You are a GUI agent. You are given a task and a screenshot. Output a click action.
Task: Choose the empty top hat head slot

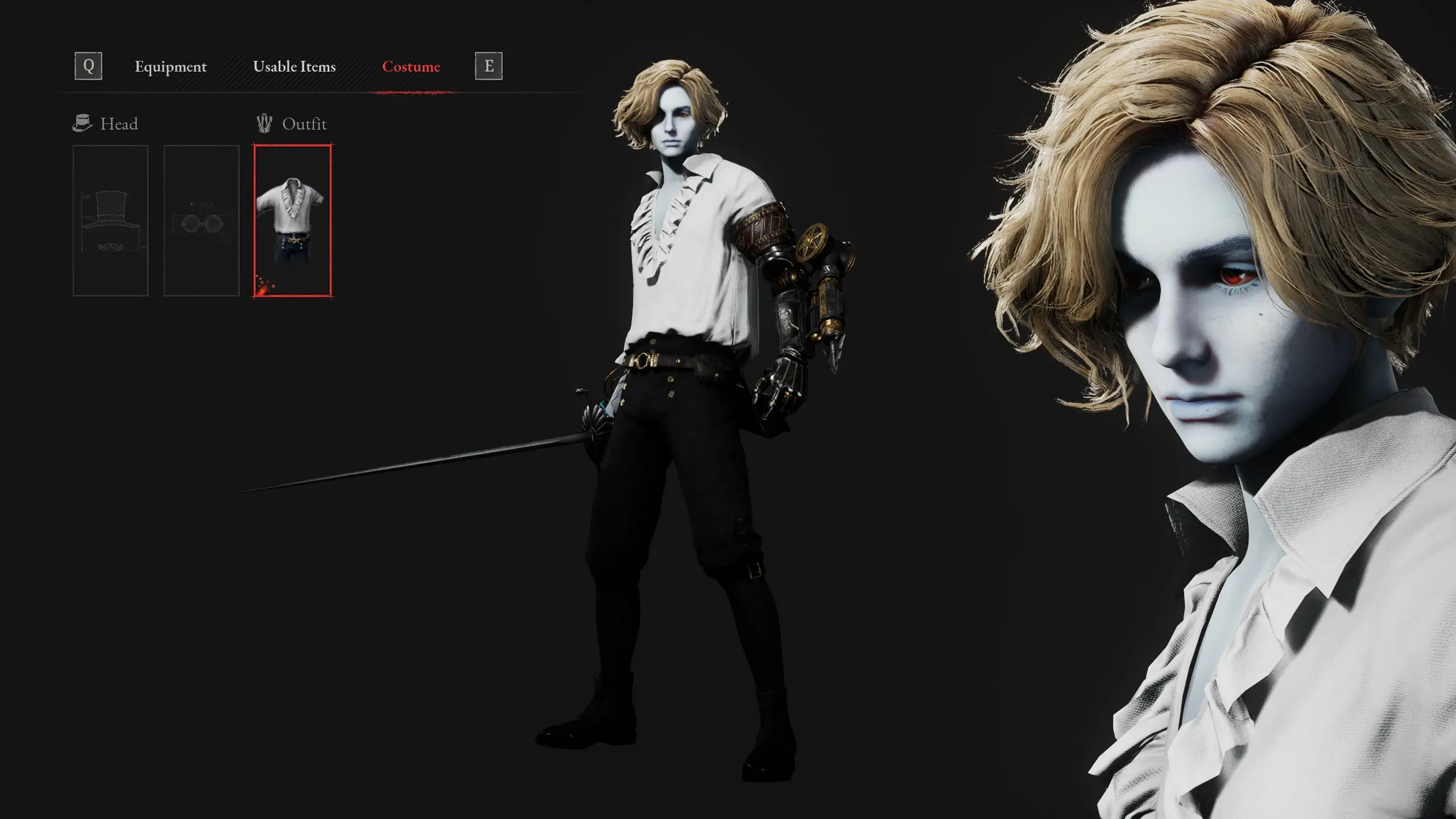(x=110, y=221)
